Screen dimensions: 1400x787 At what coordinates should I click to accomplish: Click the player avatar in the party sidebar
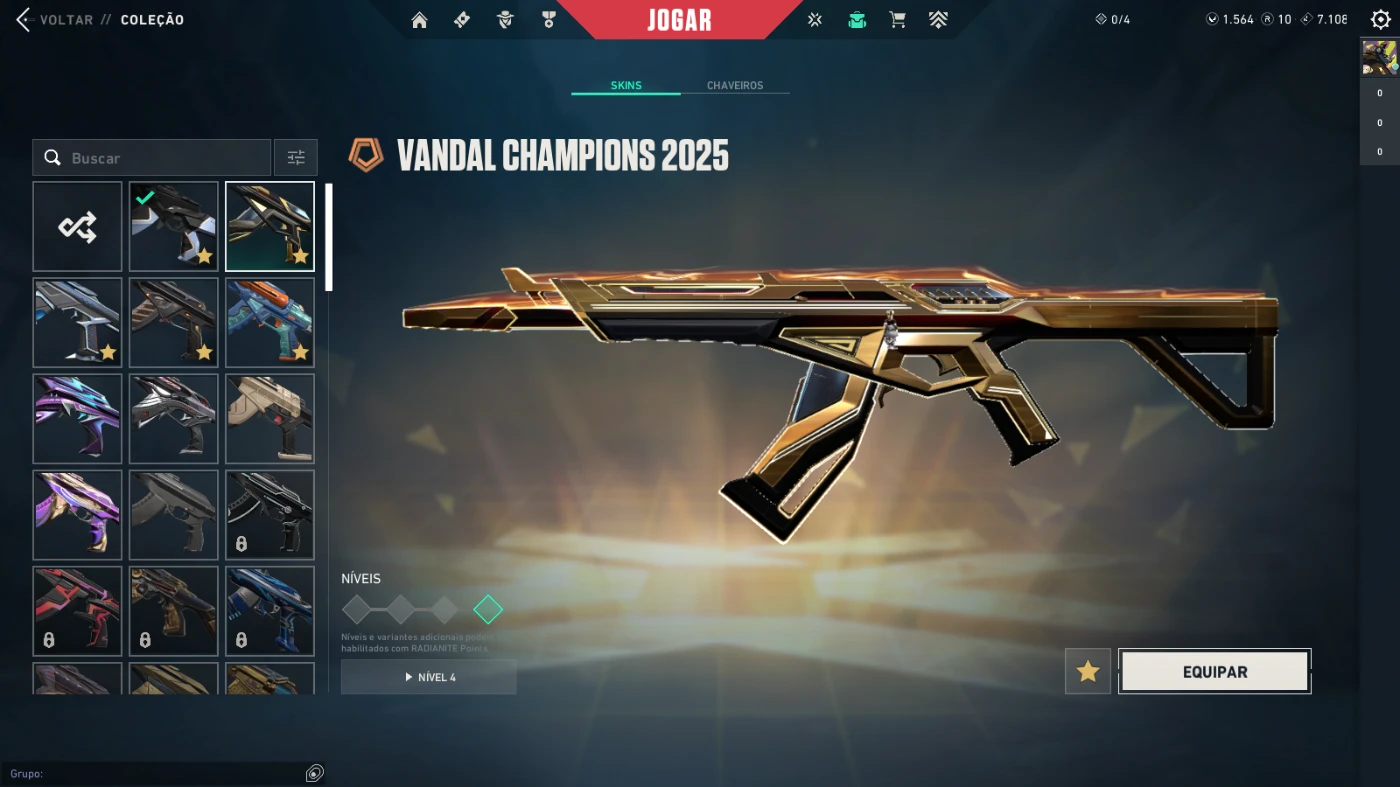1380,59
